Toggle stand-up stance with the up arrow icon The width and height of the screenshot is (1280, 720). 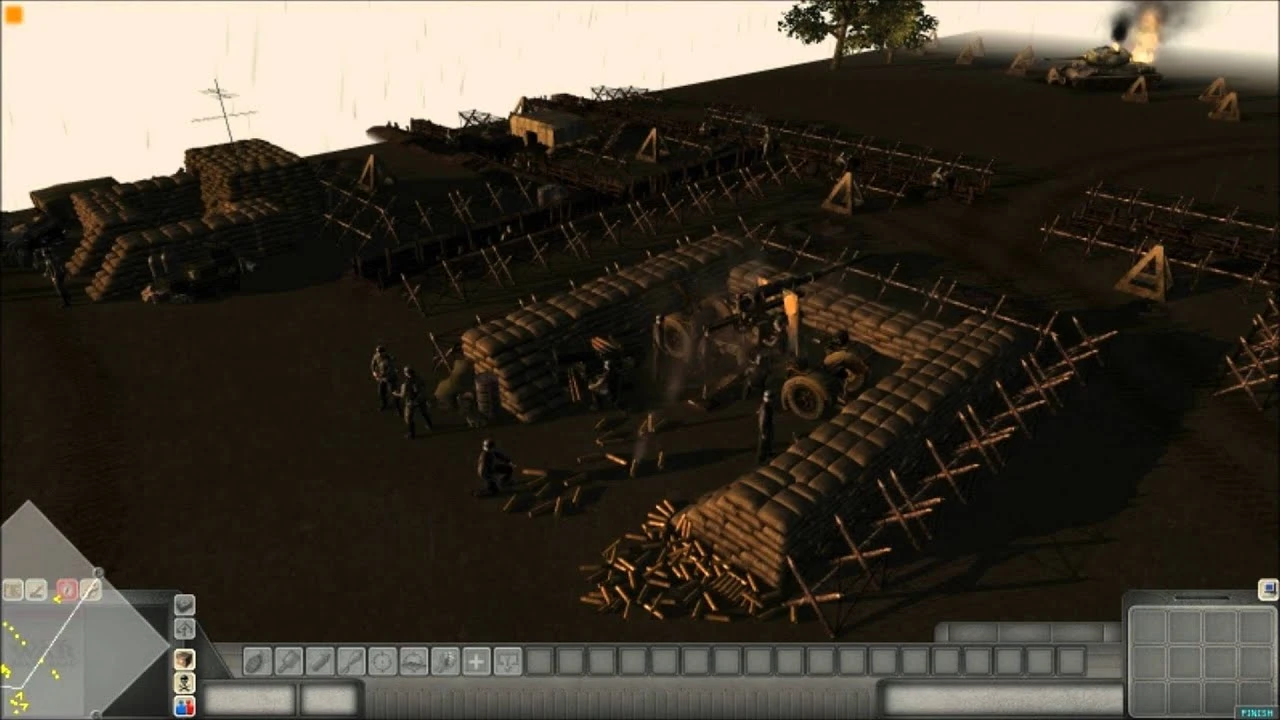(184, 630)
